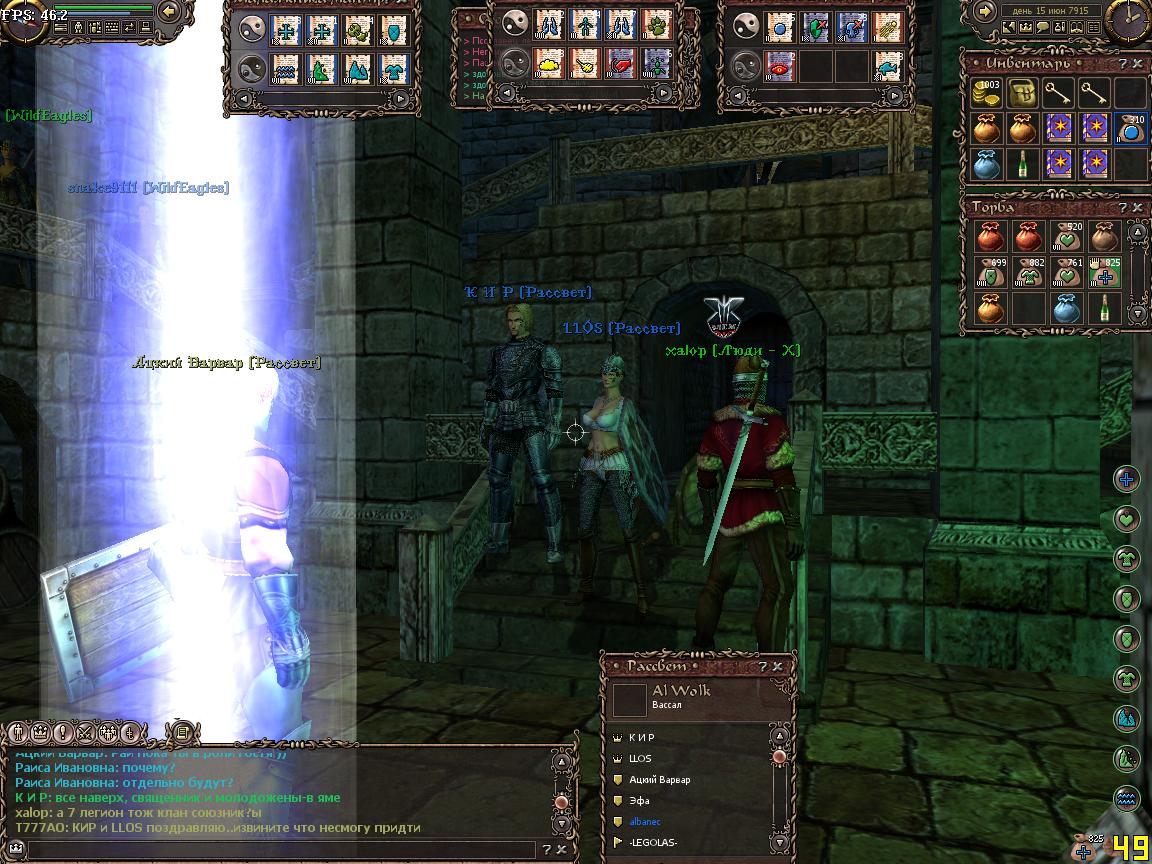Select К И Р in the clan list

click(643, 737)
